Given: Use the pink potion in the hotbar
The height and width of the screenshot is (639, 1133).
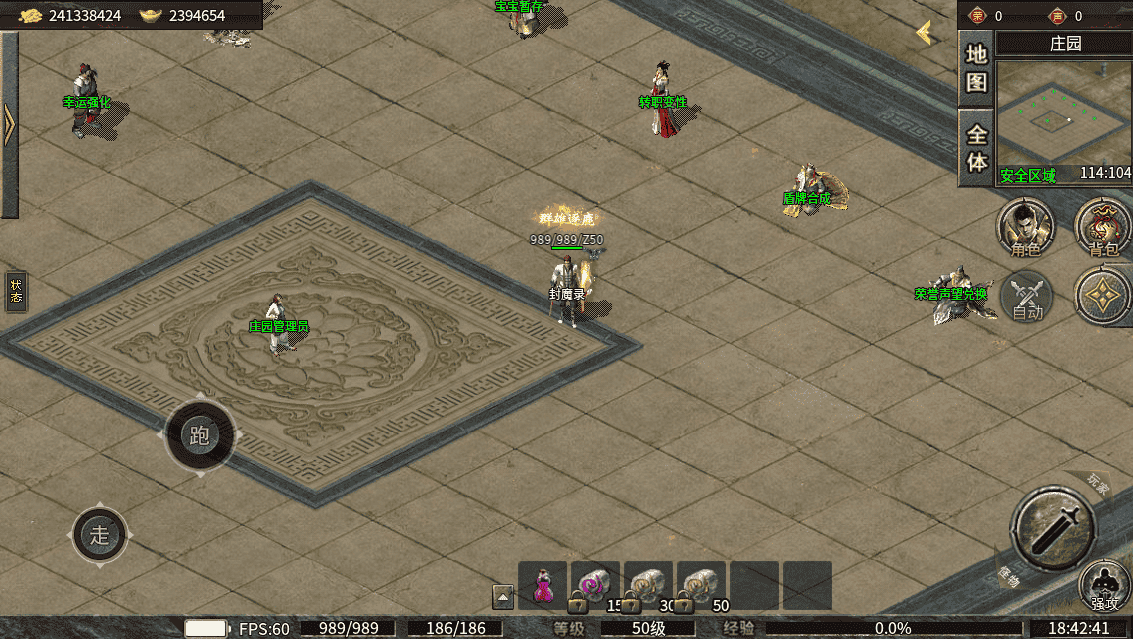Looking at the screenshot, I should [x=543, y=585].
